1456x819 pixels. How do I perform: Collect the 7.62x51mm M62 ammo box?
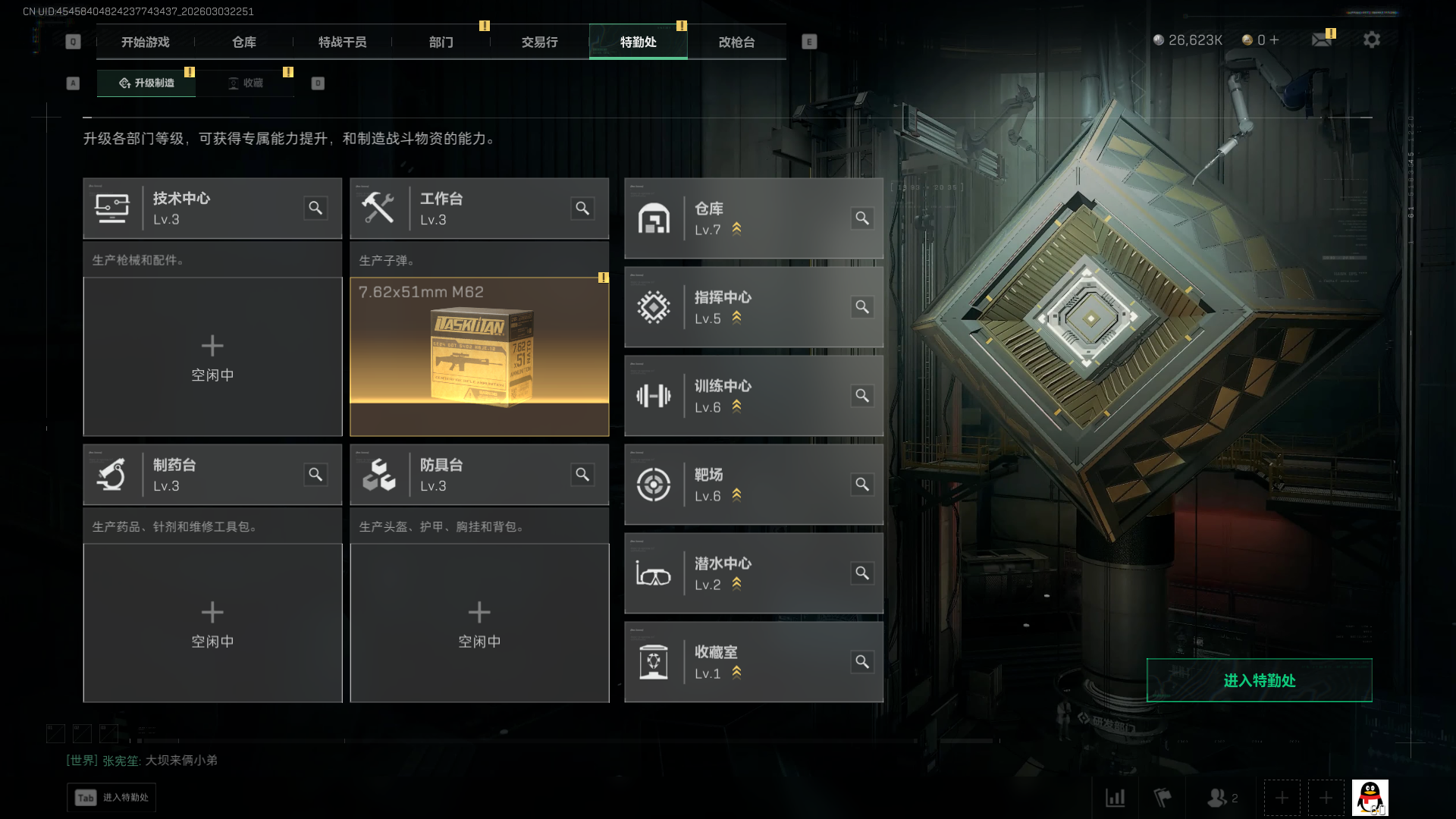(479, 356)
